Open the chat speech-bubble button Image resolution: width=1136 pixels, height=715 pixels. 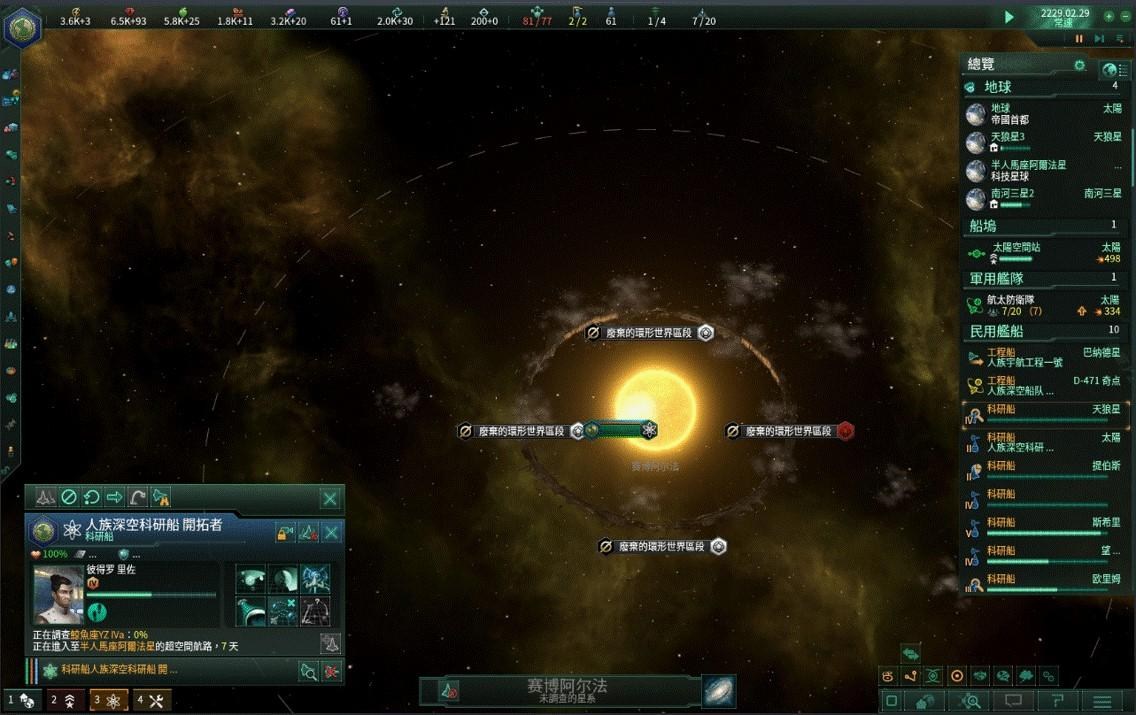pos(1013,701)
